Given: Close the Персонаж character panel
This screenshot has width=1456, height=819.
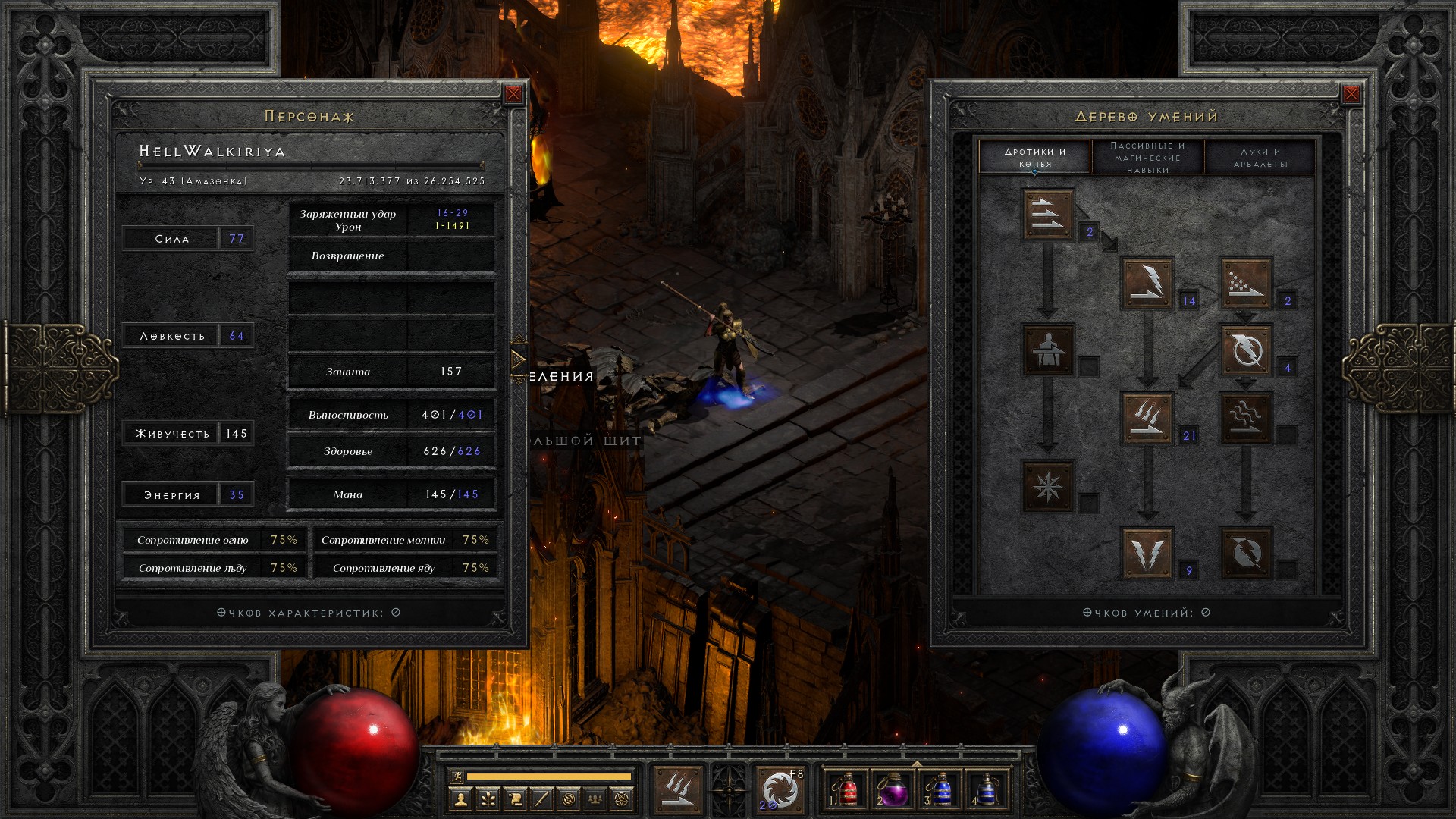Looking at the screenshot, I should [x=513, y=94].
